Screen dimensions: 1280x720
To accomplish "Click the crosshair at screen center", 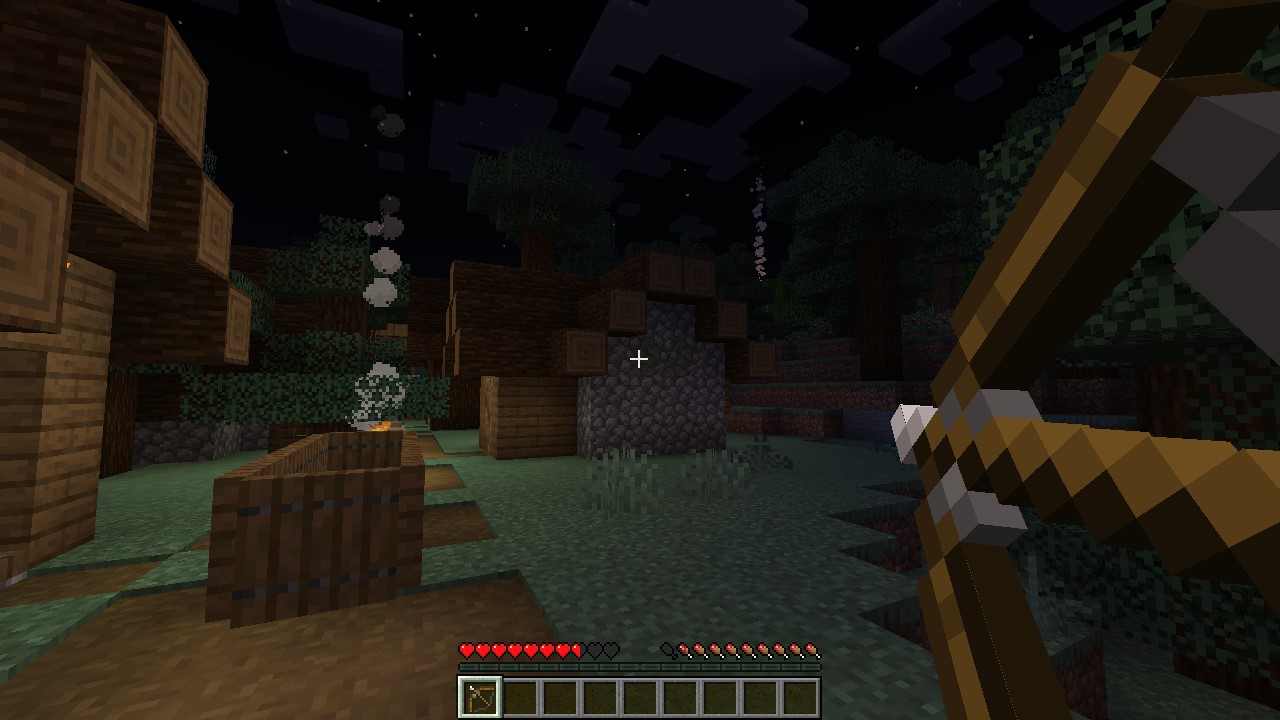I will pyautogui.click(x=639, y=359).
